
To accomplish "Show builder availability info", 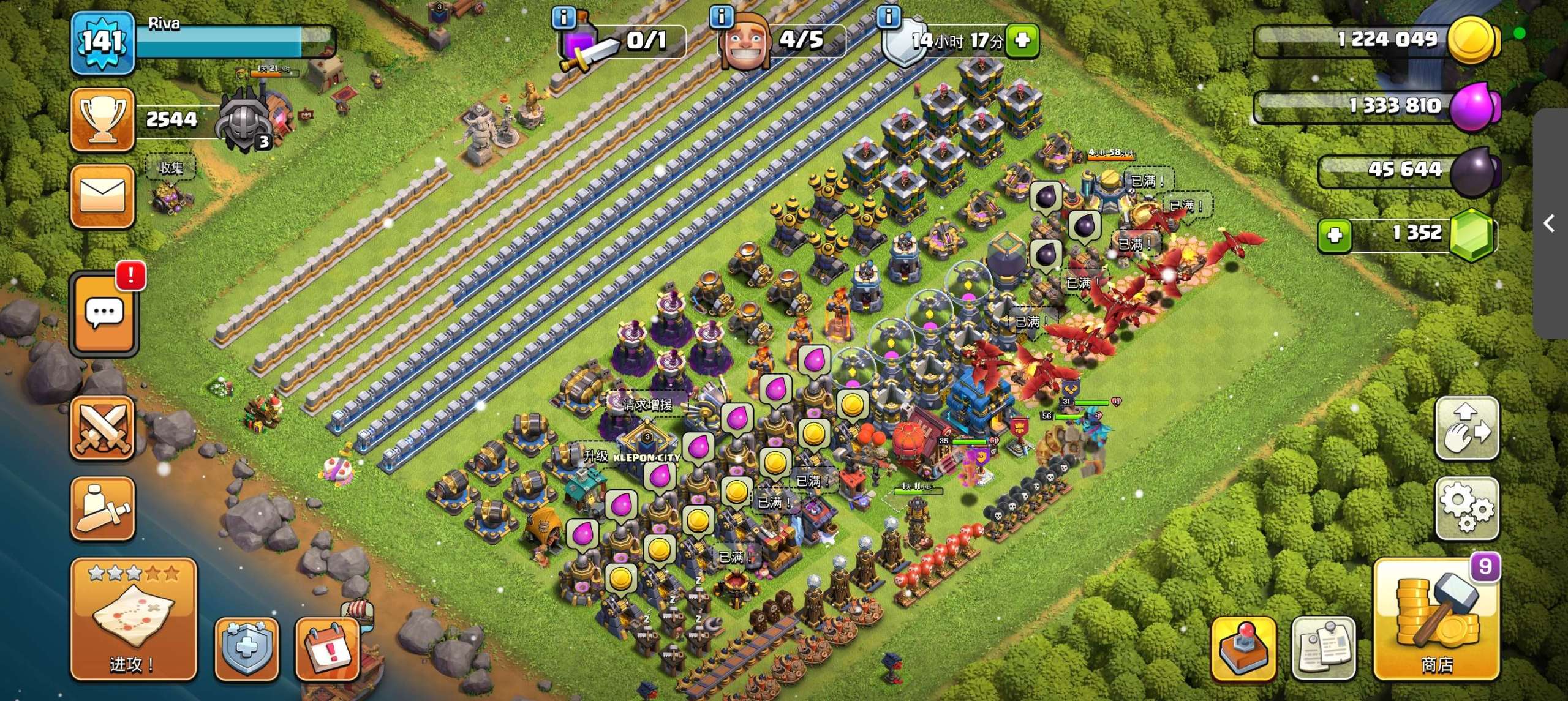I will click(x=721, y=17).
